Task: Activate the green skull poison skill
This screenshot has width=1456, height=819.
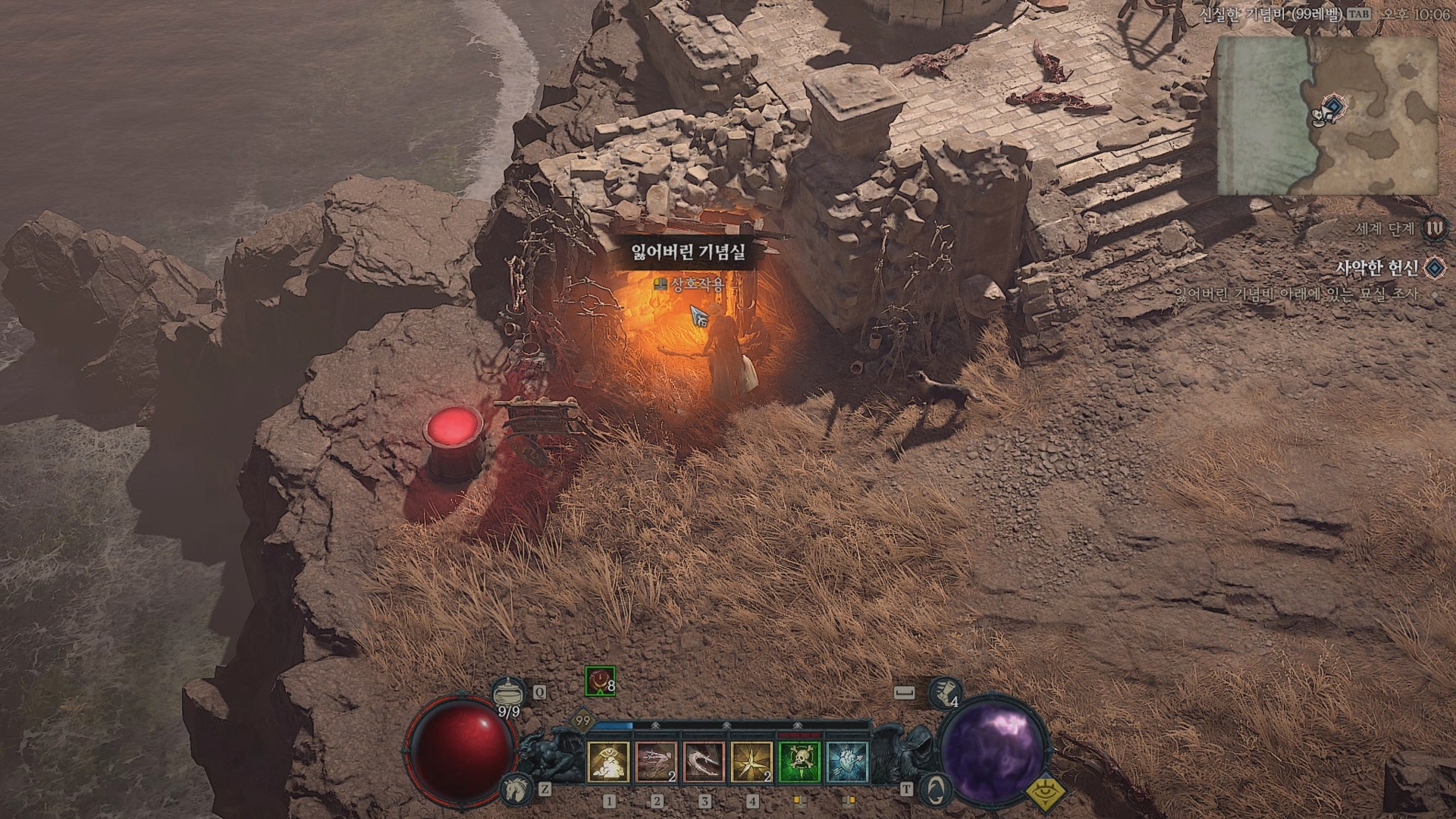Action: coord(800,762)
